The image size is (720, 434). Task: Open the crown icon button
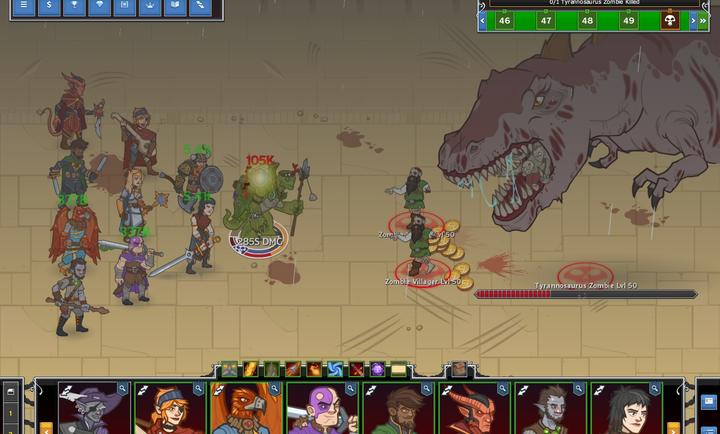pyautogui.click(x=150, y=6)
